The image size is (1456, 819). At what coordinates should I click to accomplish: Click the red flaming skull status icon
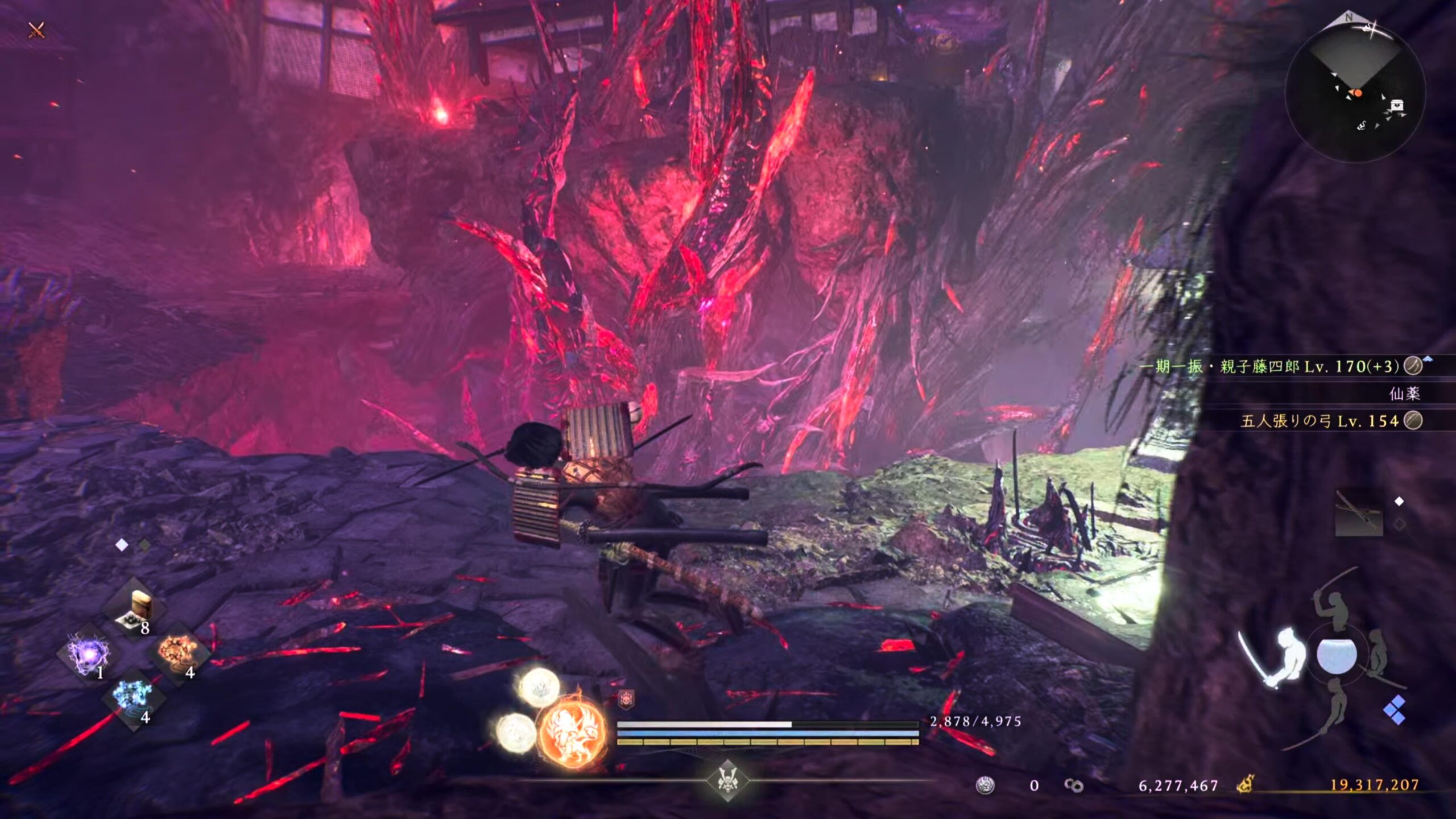626,700
